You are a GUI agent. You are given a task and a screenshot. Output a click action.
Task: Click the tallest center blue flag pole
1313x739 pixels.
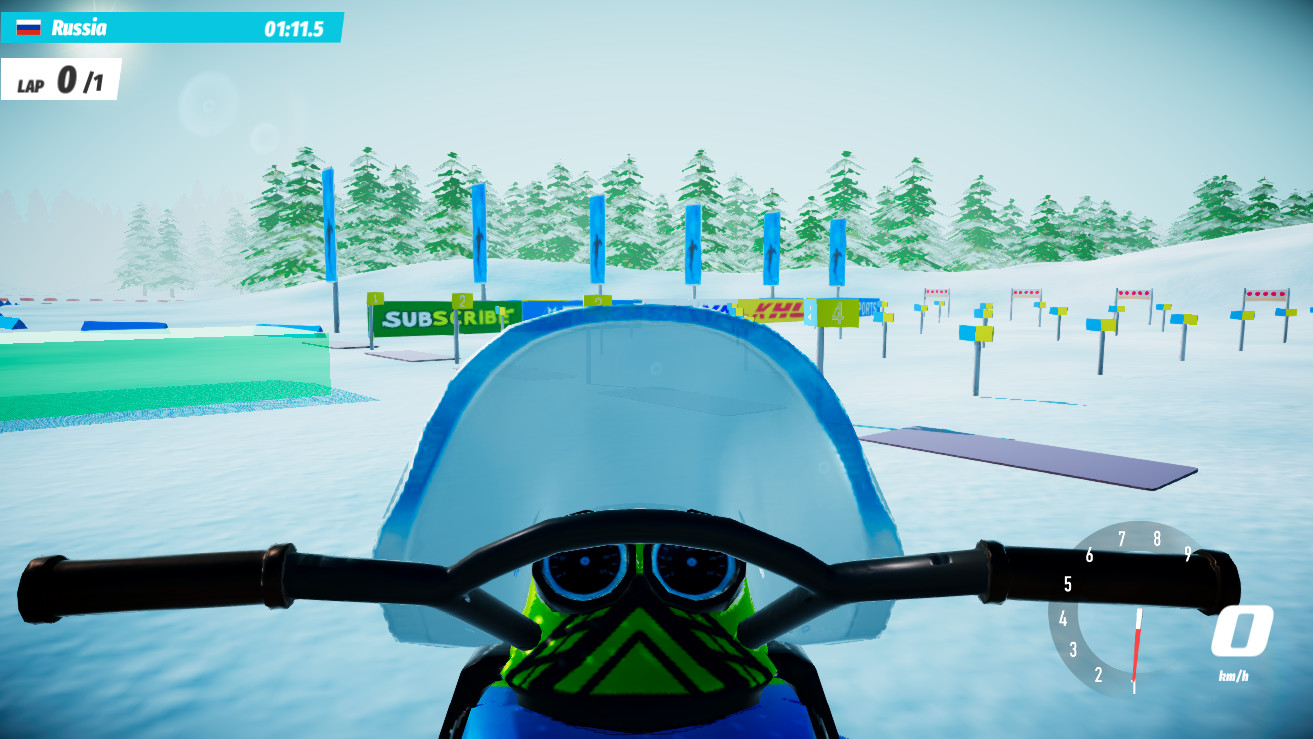click(596, 240)
